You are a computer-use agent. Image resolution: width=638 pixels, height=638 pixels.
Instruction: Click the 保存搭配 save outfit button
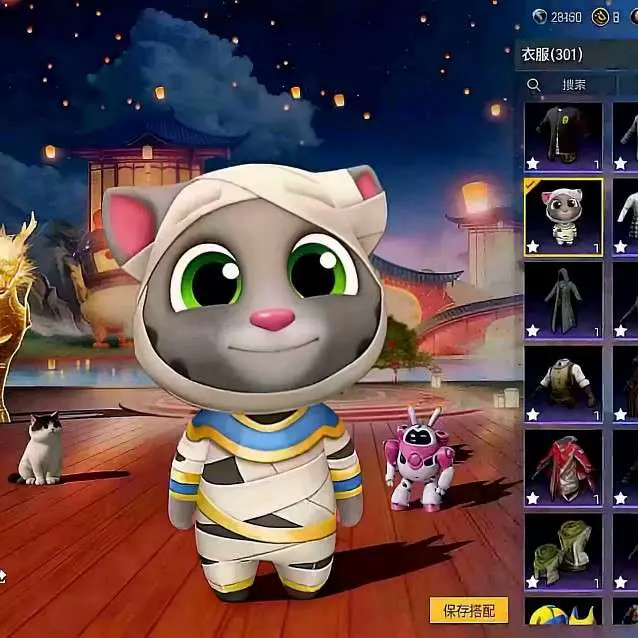pos(469,610)
